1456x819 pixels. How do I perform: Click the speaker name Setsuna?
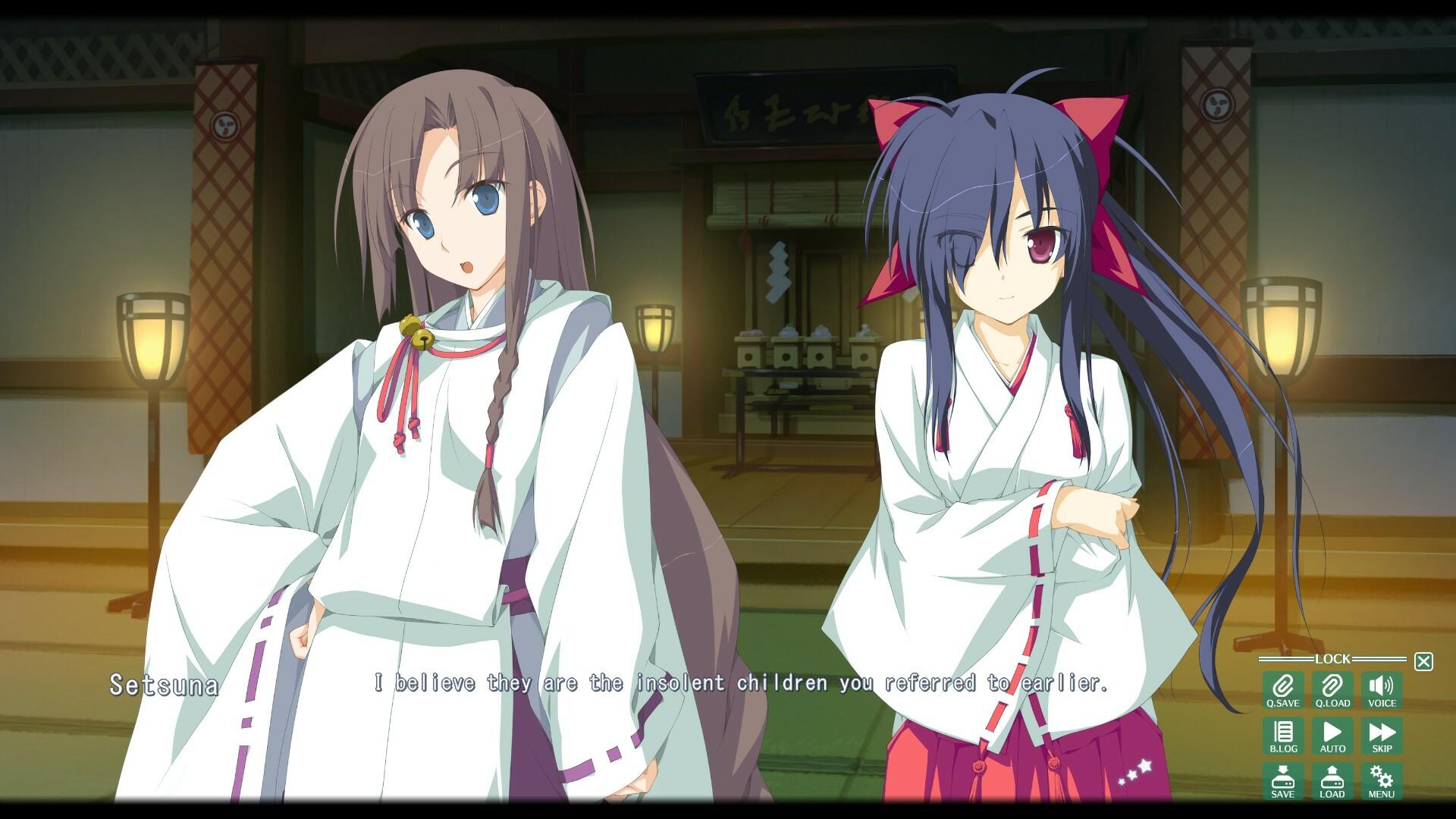[164, 686]
